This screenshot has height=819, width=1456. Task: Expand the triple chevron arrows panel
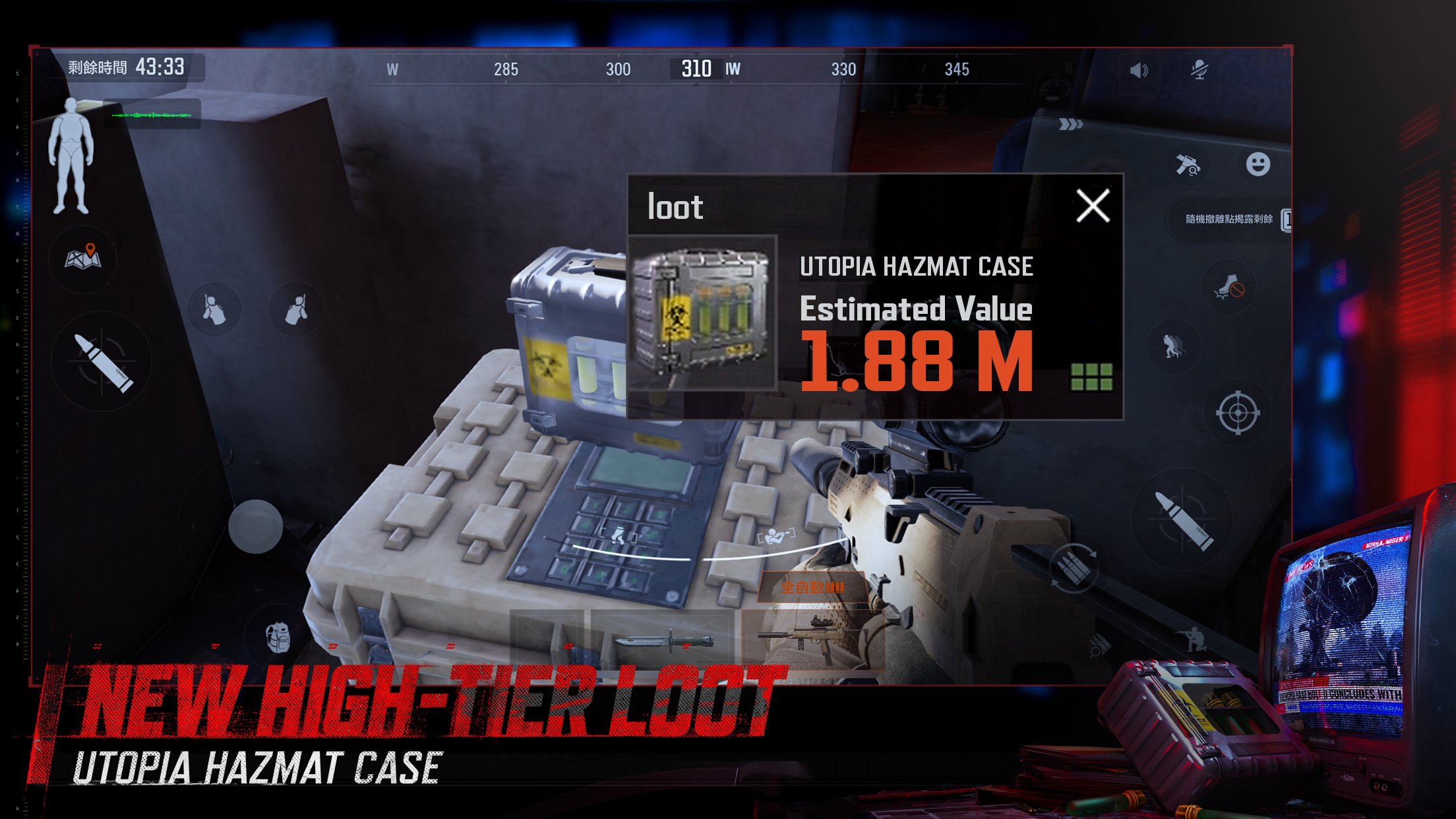(1070, 124)
